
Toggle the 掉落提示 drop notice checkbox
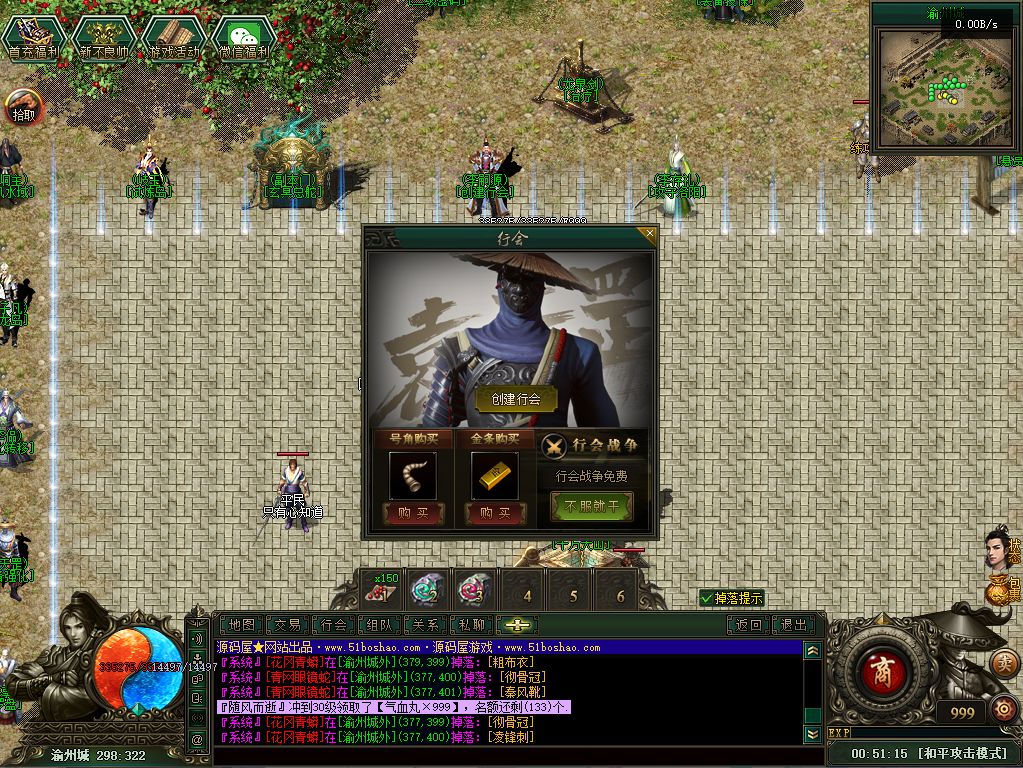(708, 598)
